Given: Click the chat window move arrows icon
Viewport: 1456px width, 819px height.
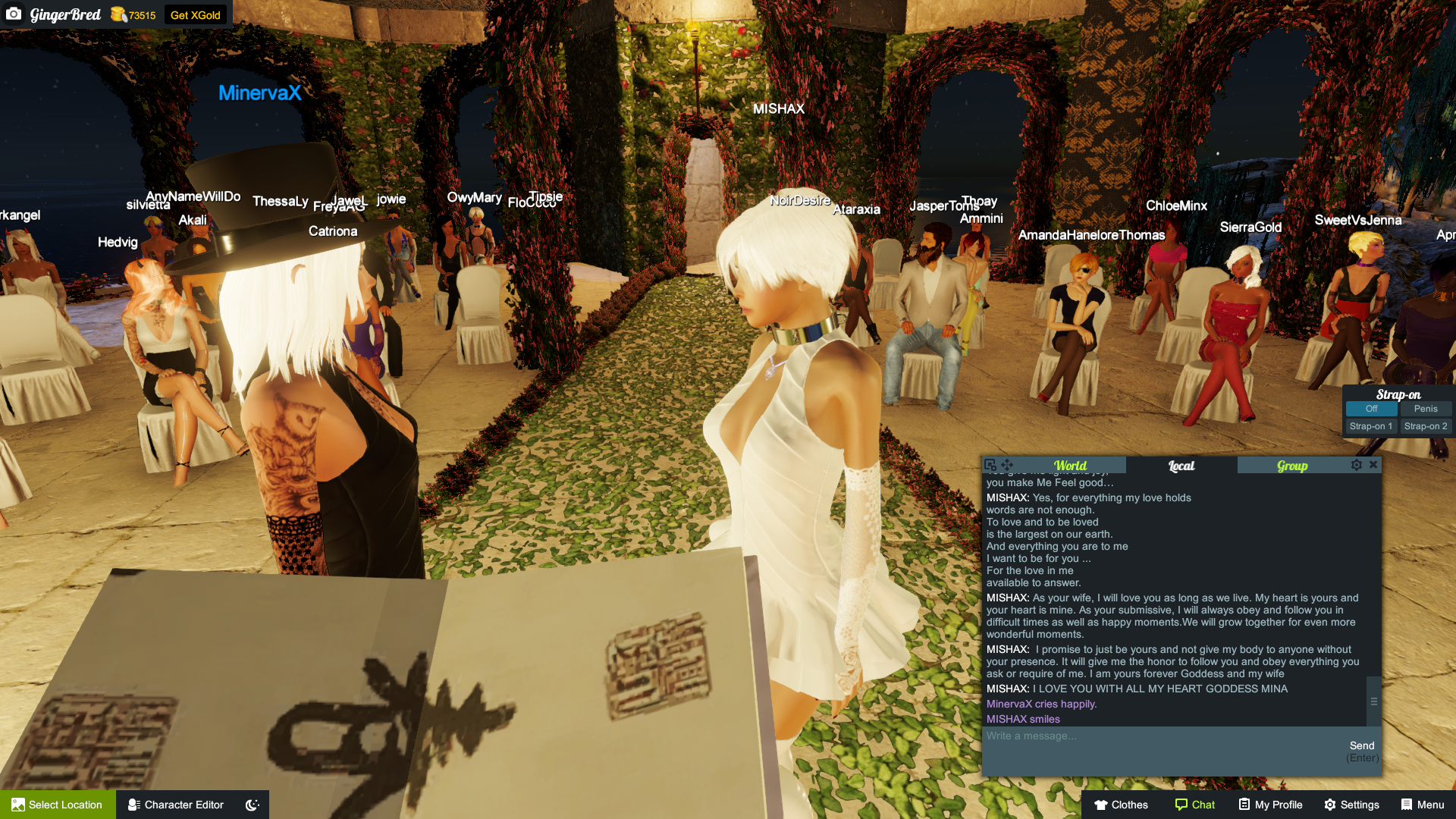Looking at the screenshot, I should tap(1006, 465).
